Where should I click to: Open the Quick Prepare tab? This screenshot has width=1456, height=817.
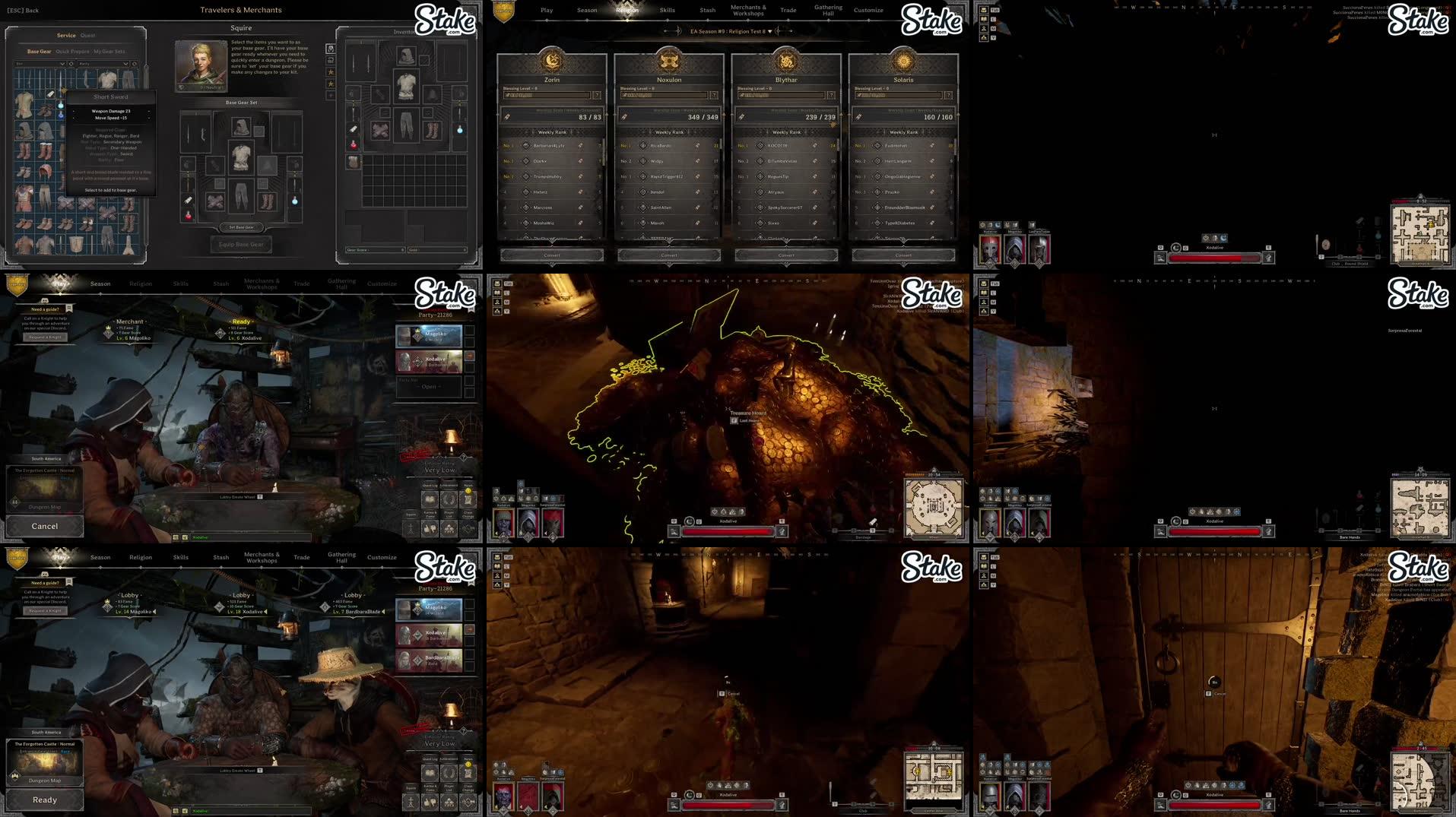(x=72, y=52)
